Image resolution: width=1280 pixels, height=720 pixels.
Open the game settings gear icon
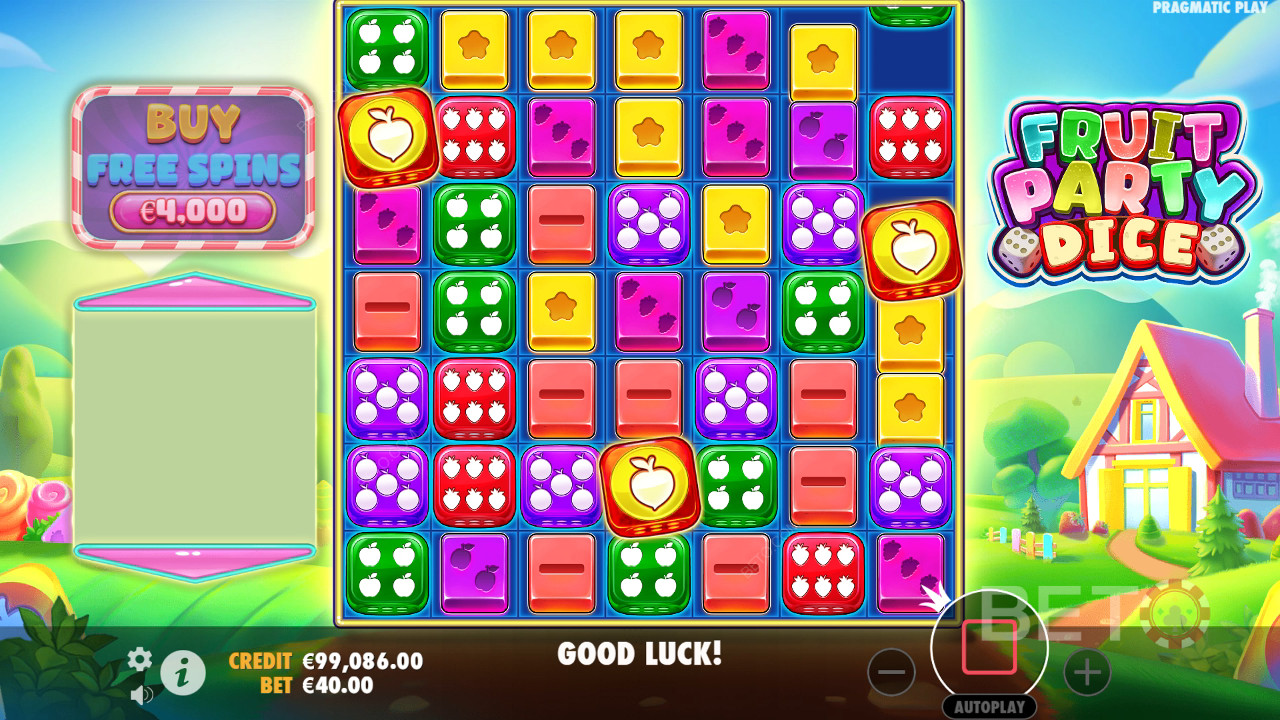coord(139,661)
